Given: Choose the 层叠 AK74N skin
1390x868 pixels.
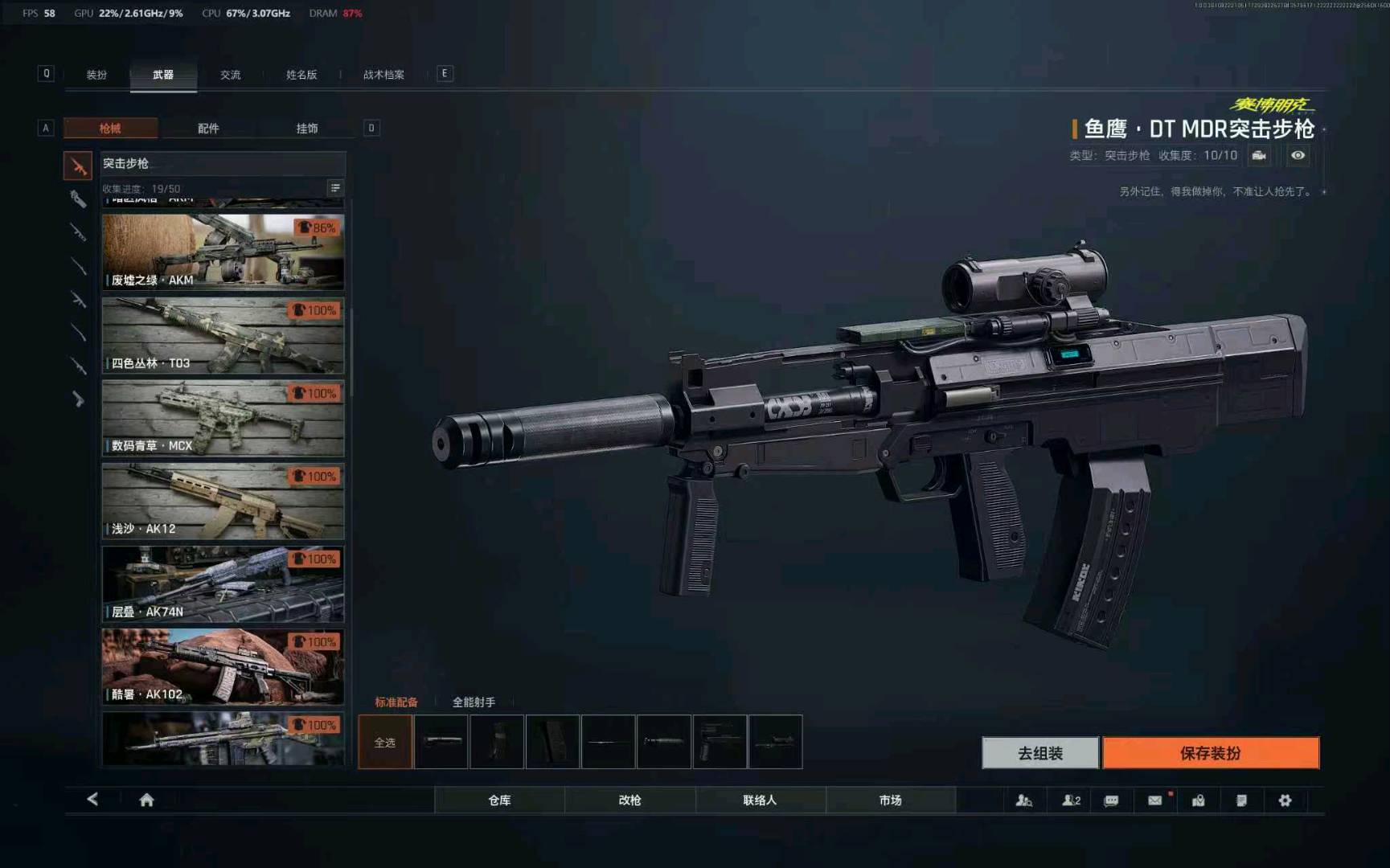Looking at the screenshot, I should [x=223, y=584].
